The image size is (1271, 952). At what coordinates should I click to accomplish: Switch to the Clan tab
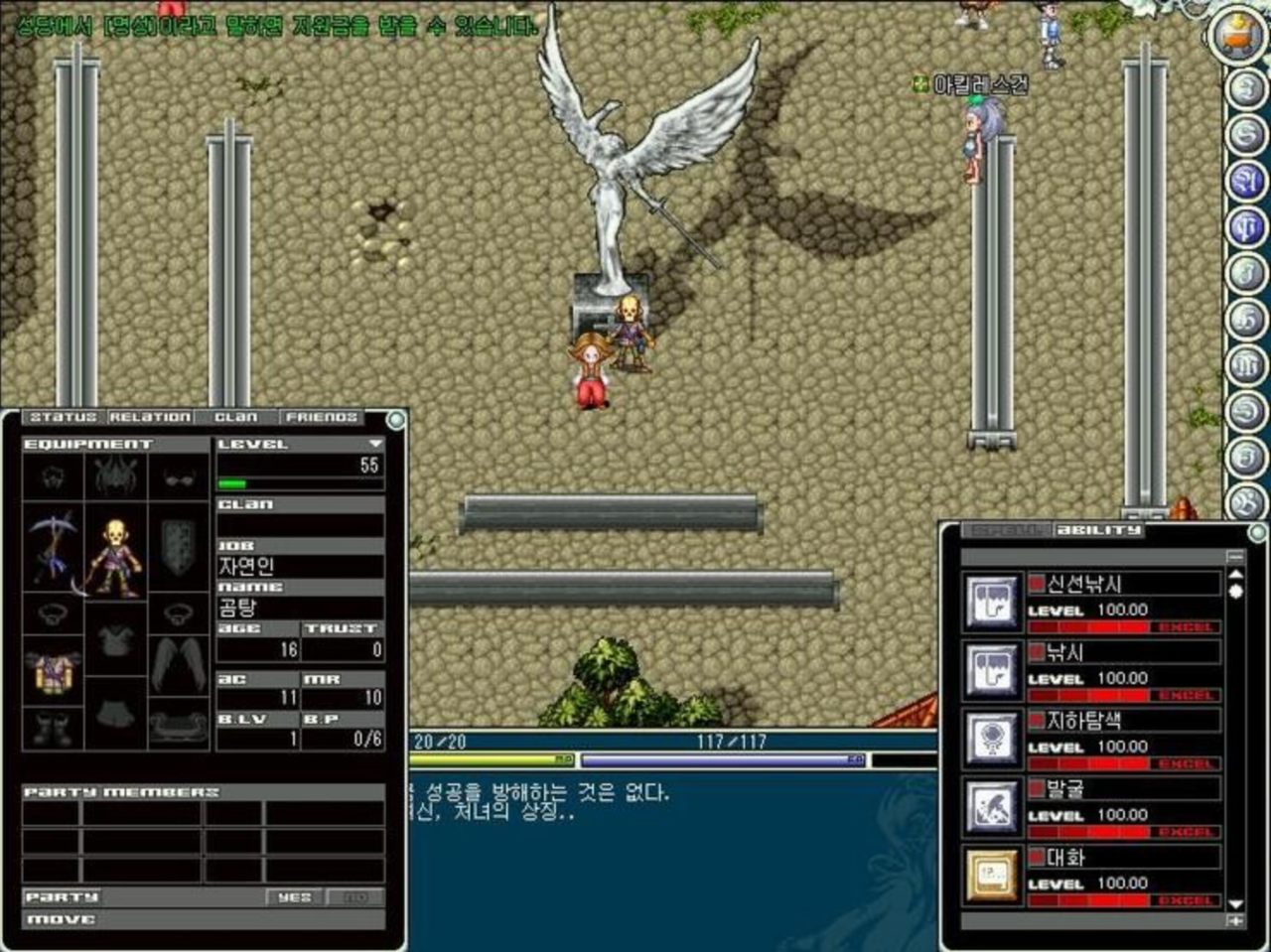click(236, 418)
